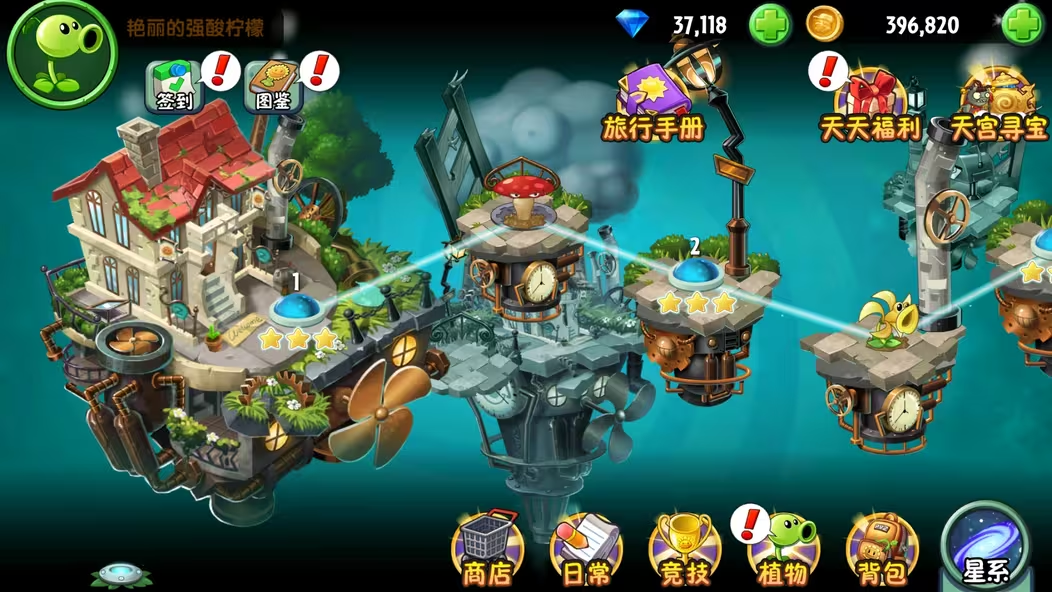1052x592 pixels.
Task: Open the 商店 shop
Action: [x=487, y=549]
